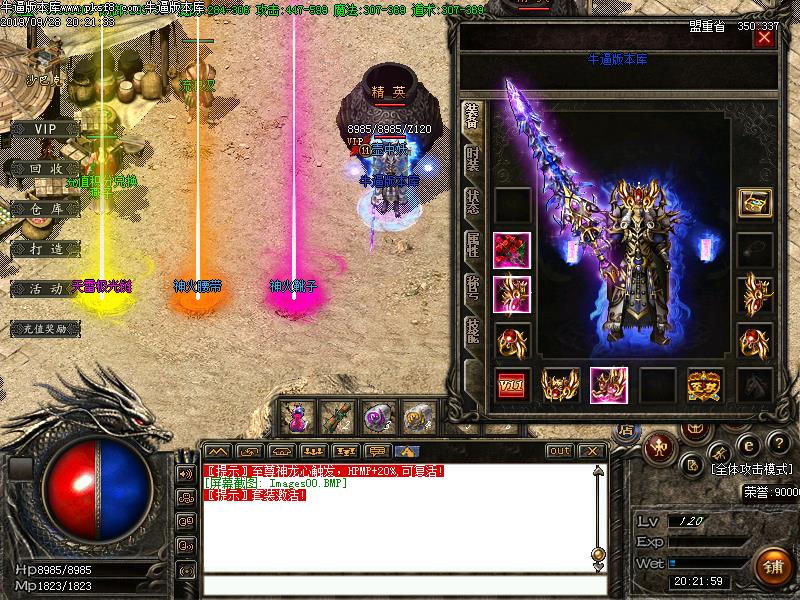Select the red roses equipment slot

click(x=512, y=250)
